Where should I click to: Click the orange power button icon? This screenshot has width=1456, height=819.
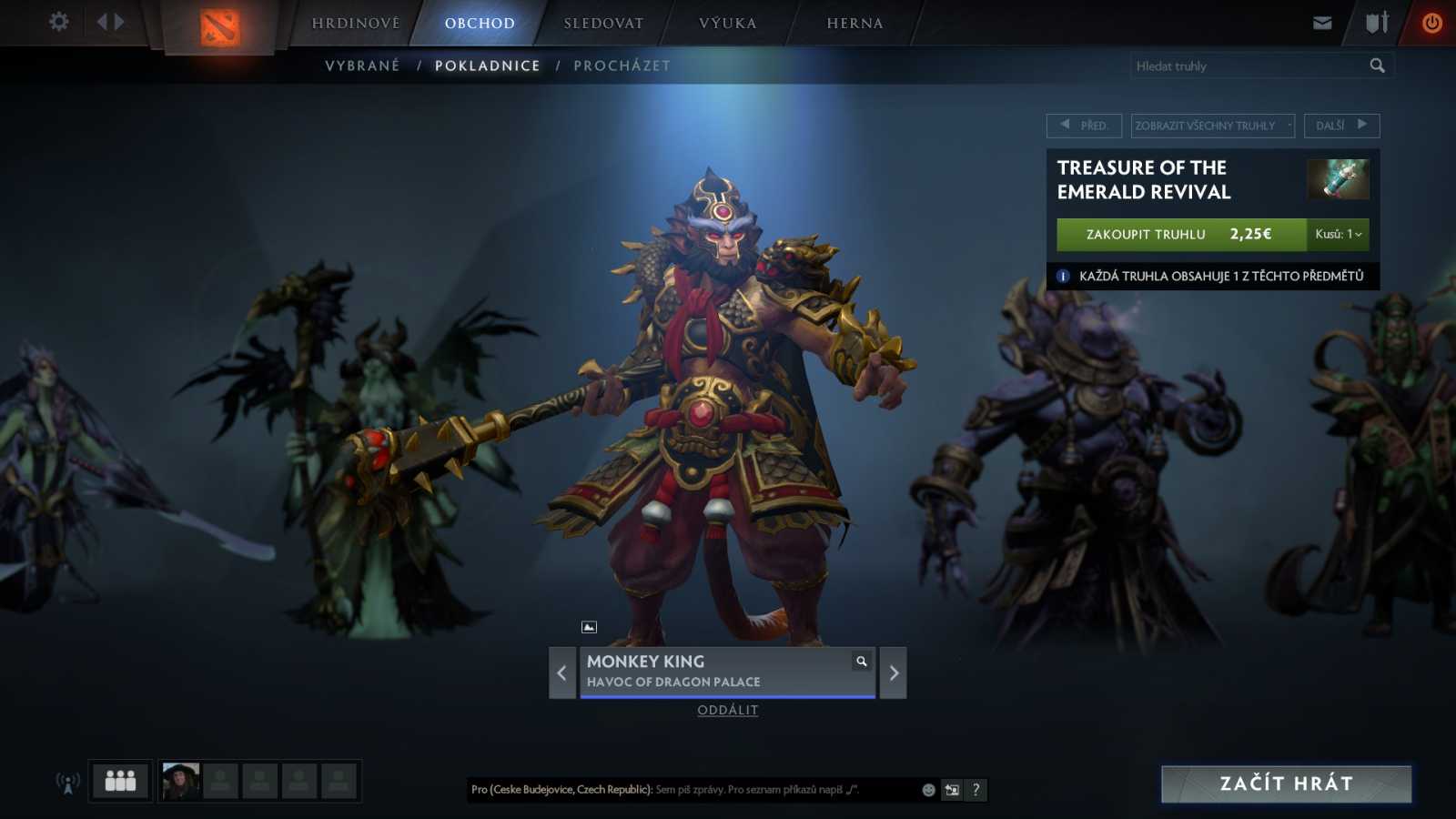click(1431, 23)
